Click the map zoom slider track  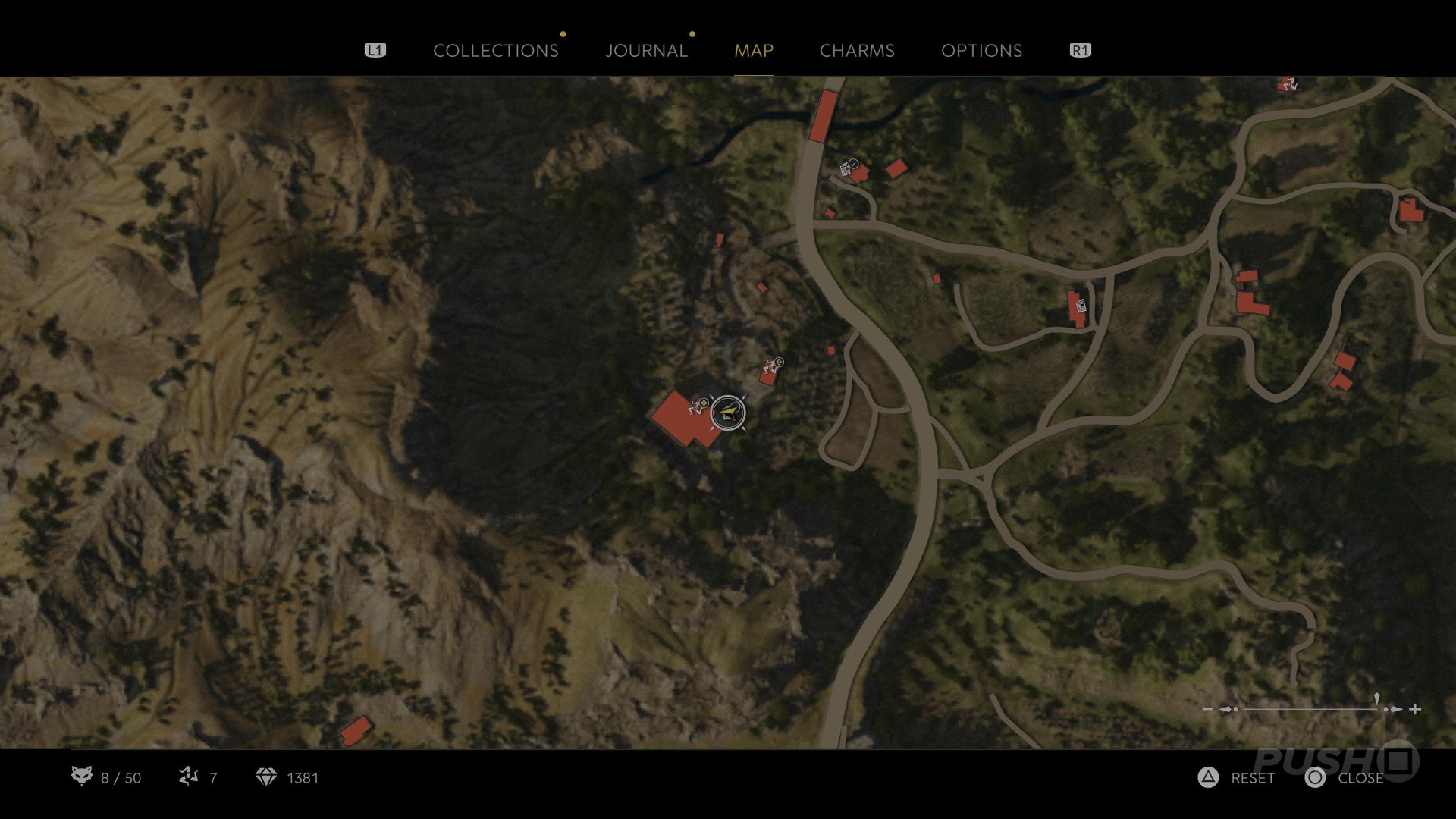coord(1310,709)
